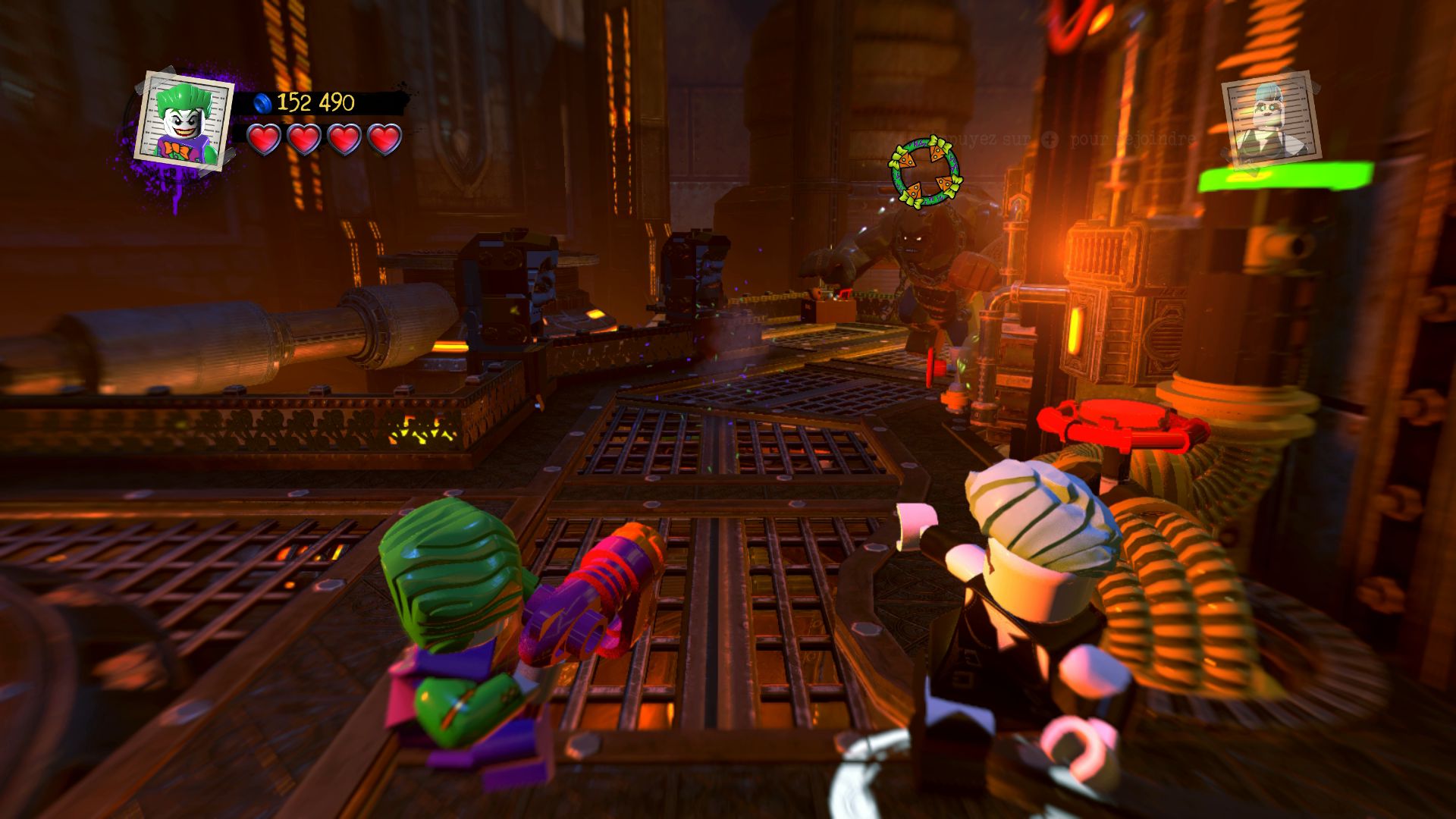Click the blue stud currency icon
The width and height of the screenshot is (1456, 819).
tap(262, 104)
